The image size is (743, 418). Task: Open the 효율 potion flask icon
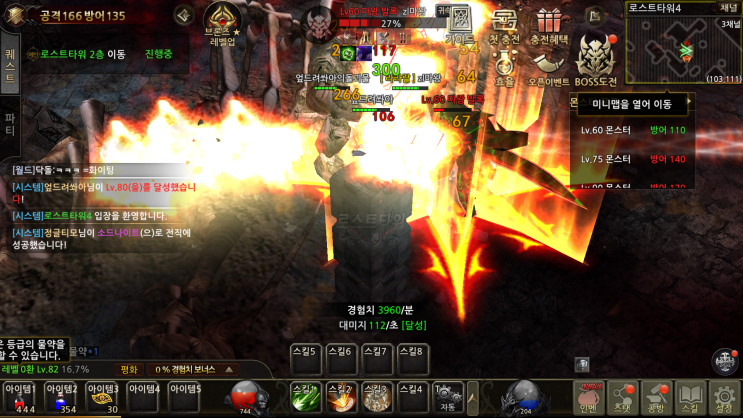pos(504,68)
